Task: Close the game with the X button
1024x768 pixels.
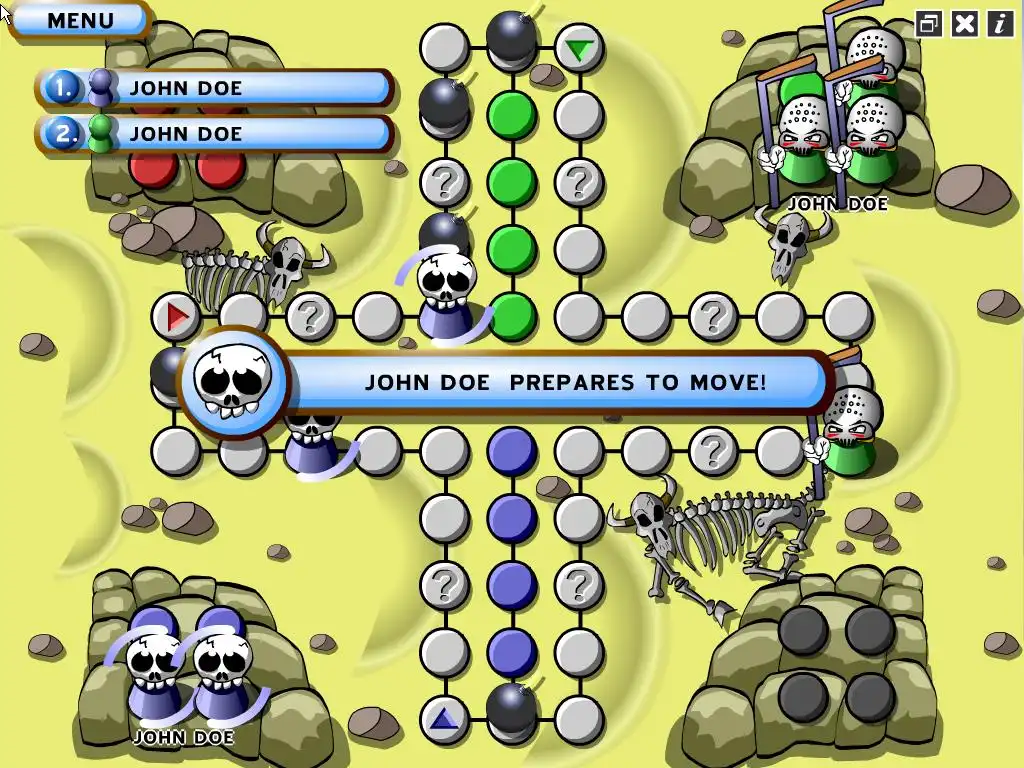Action: click(964, 23)
